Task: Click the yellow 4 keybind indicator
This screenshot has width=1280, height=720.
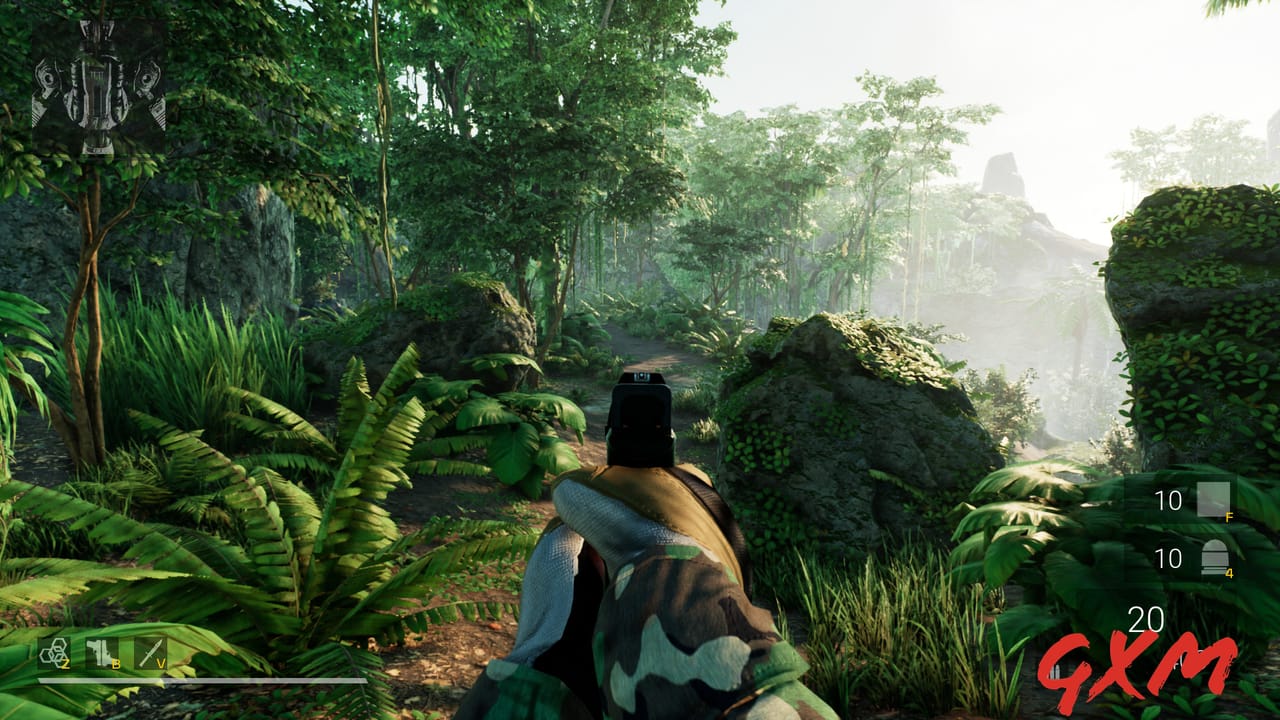Action: 1228,573
